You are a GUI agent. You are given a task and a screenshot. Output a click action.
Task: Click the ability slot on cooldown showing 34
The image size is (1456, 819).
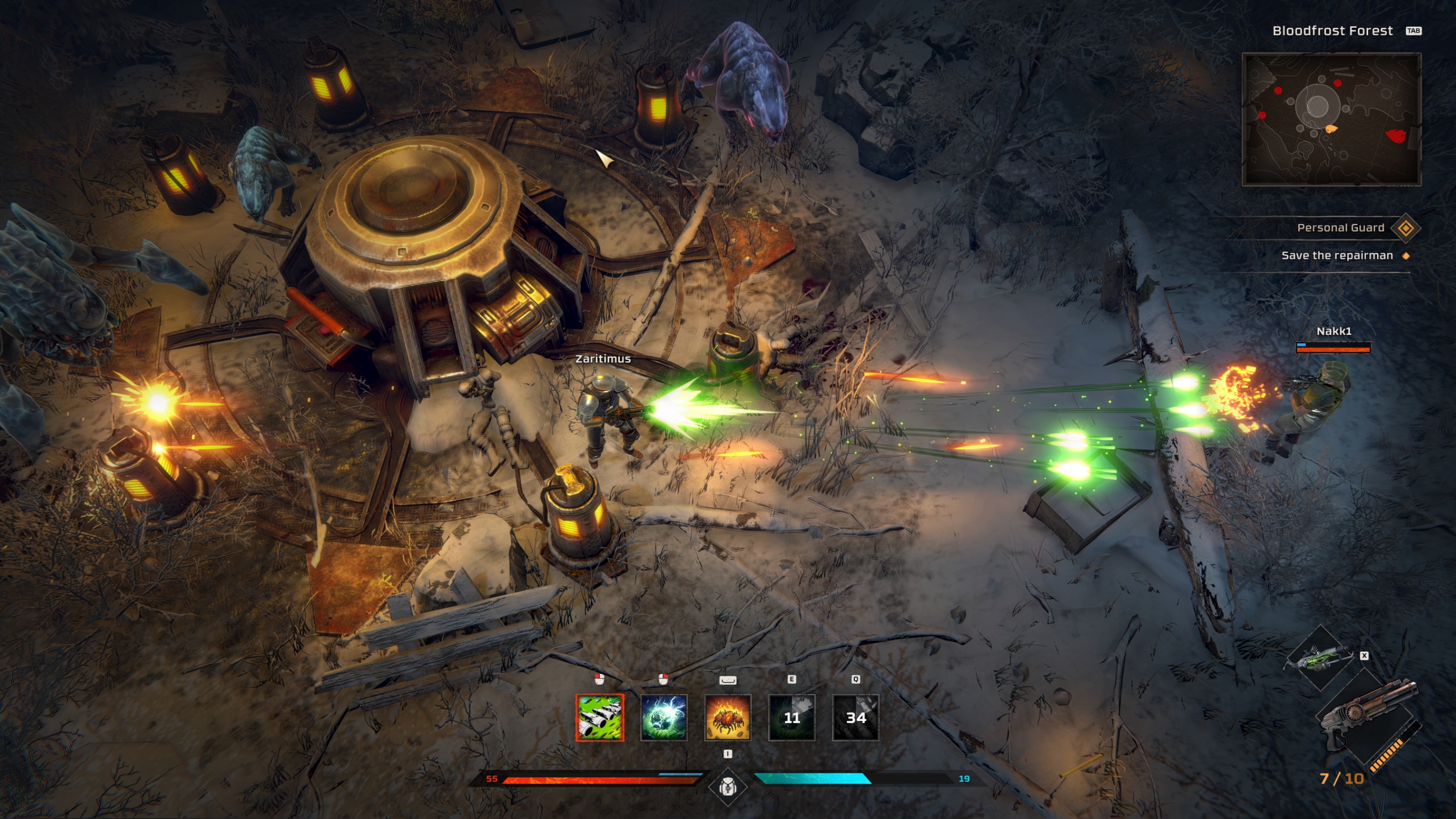pyautogui.click(x=855, y=717)
